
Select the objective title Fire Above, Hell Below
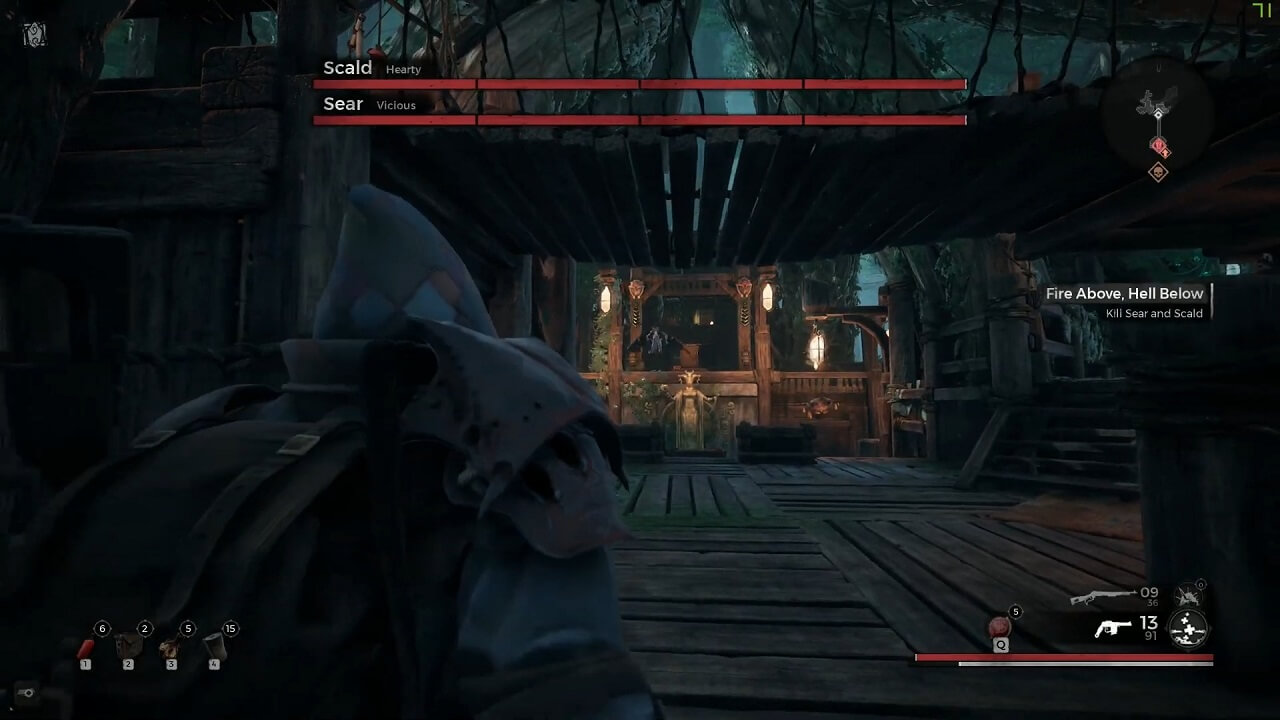pos(1124,293)
